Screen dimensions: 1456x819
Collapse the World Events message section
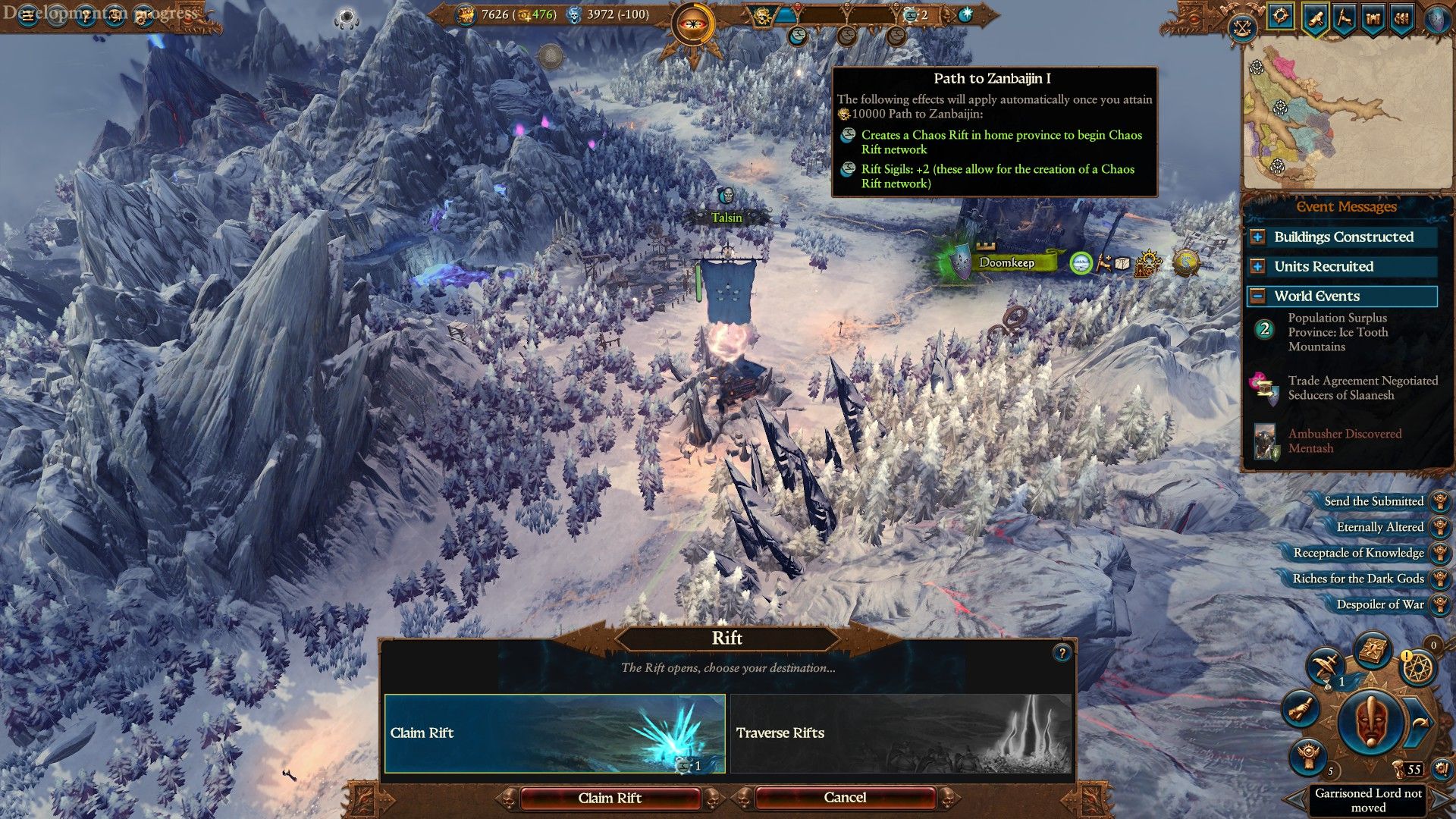1258,296
